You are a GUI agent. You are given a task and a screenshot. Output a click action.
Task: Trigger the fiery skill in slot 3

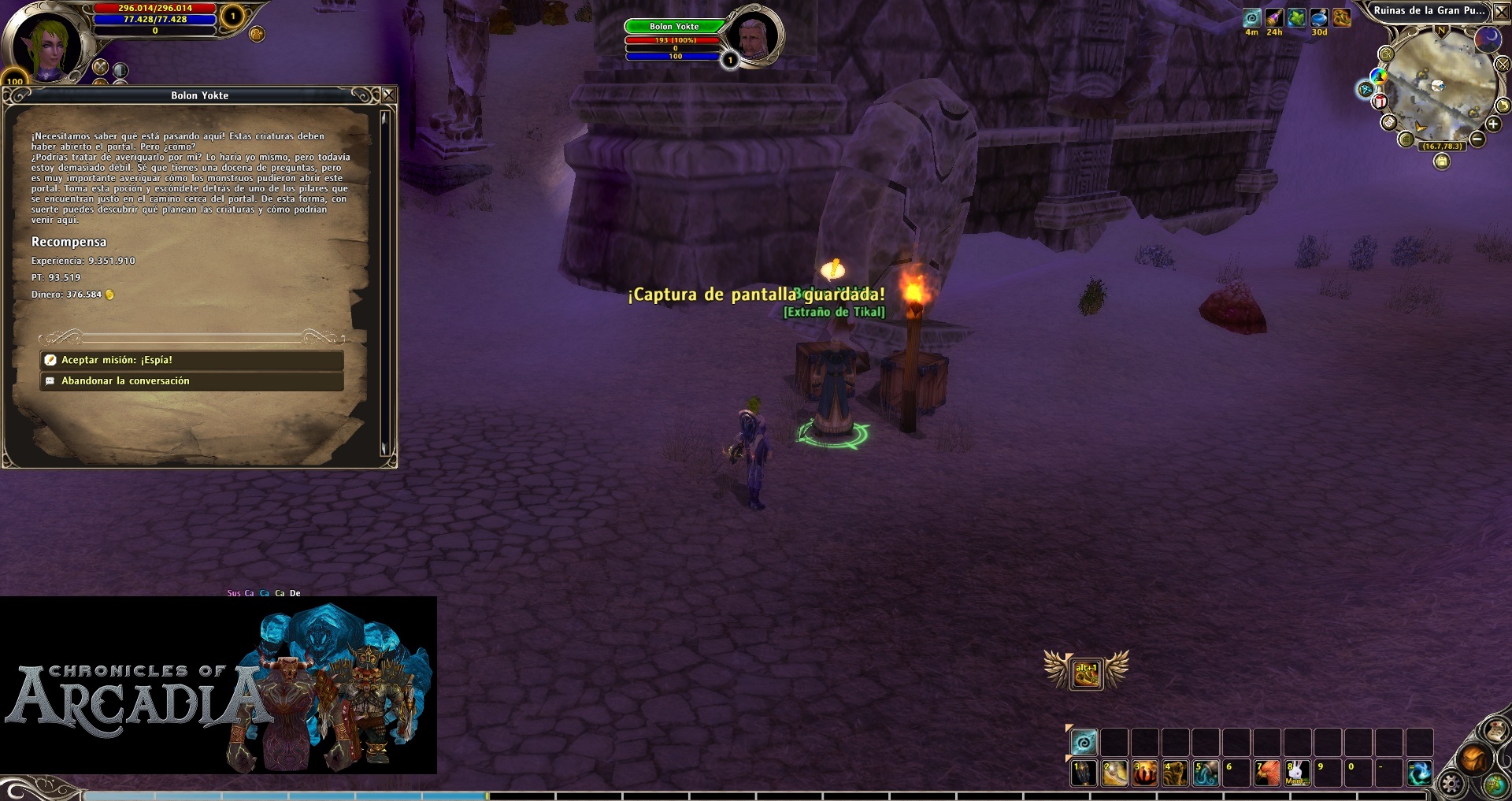pos(1144,773)
